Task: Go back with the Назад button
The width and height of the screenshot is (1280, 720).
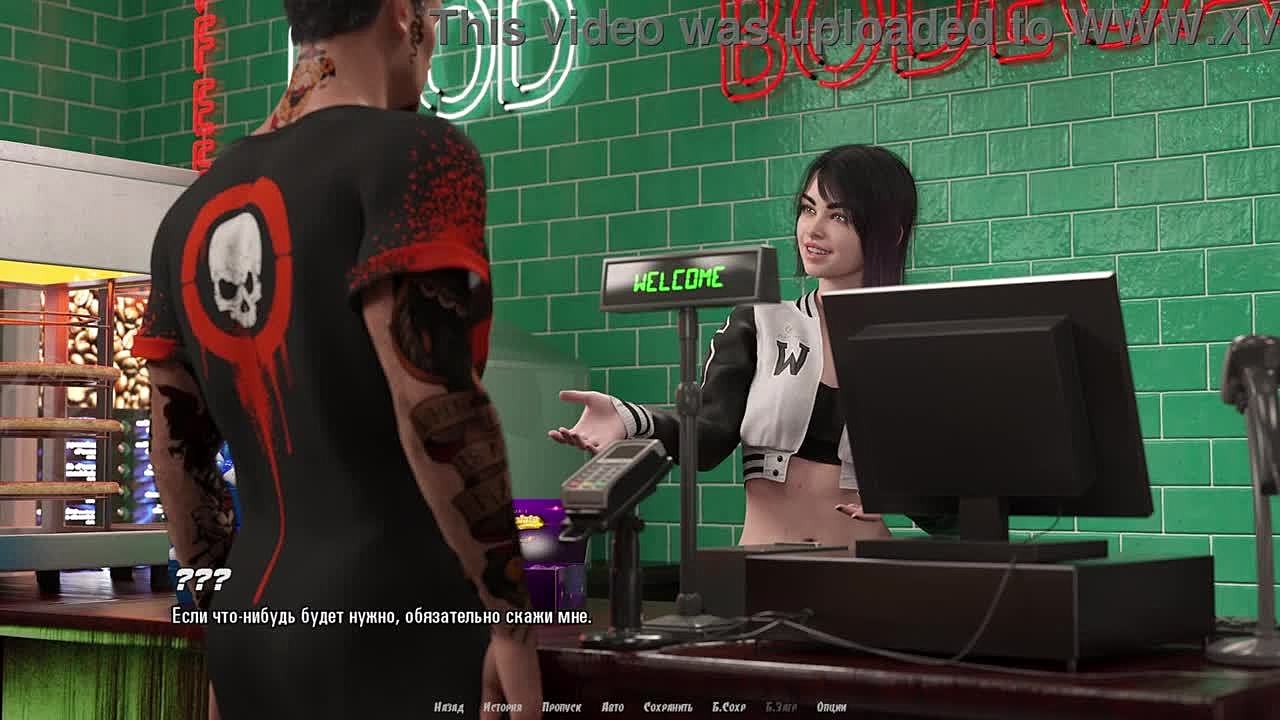Action: (x=448, y=707)
